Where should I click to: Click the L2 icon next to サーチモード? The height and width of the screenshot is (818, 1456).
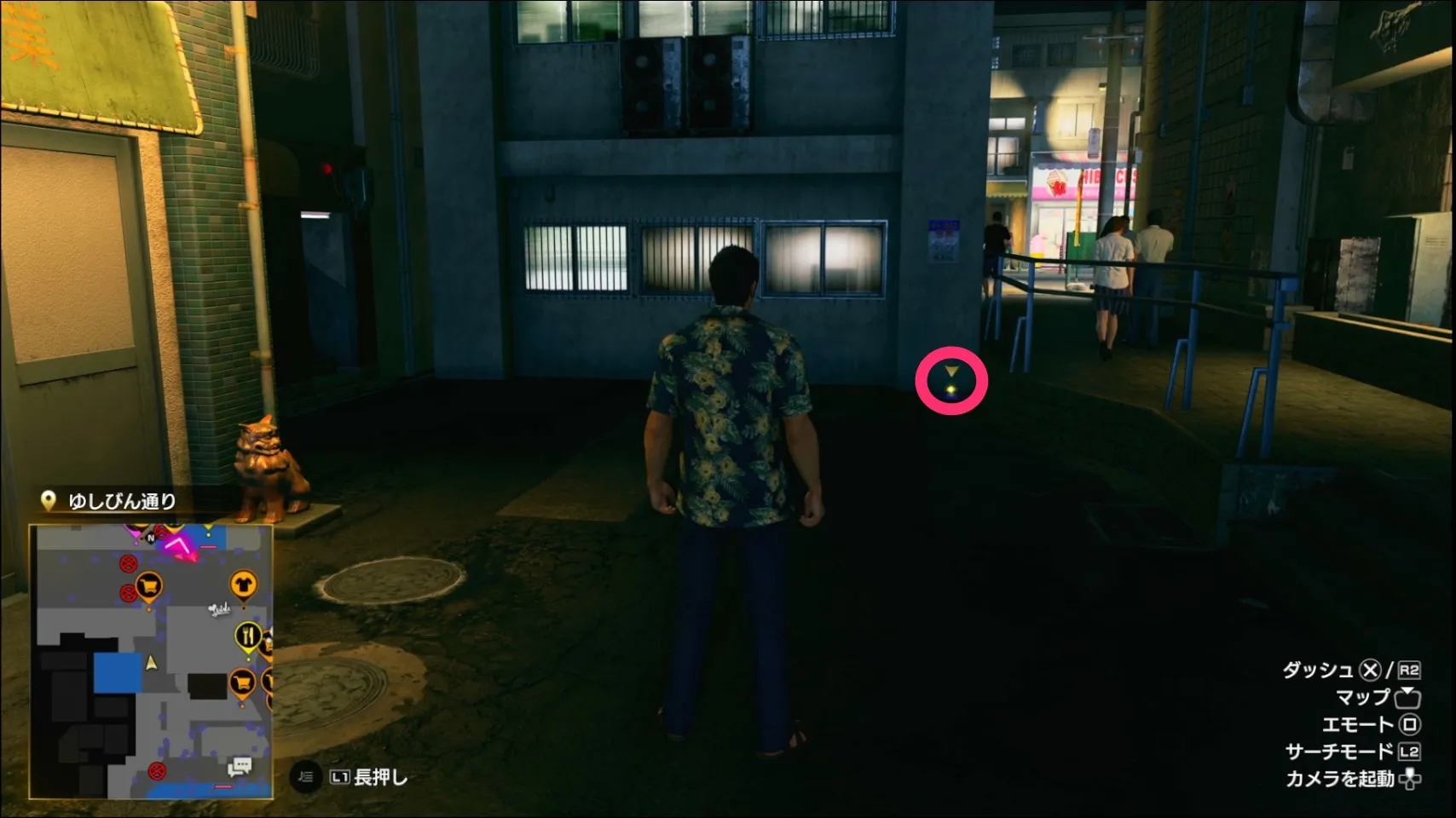(x=1408, y=752)
